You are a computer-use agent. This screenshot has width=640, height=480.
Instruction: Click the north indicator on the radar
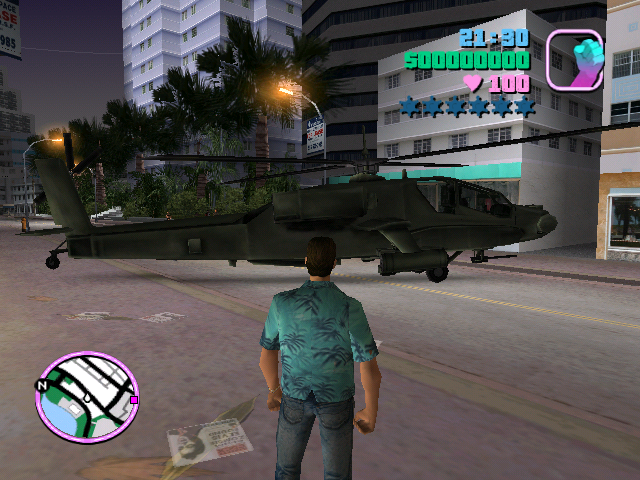click(x=41, y=384)
